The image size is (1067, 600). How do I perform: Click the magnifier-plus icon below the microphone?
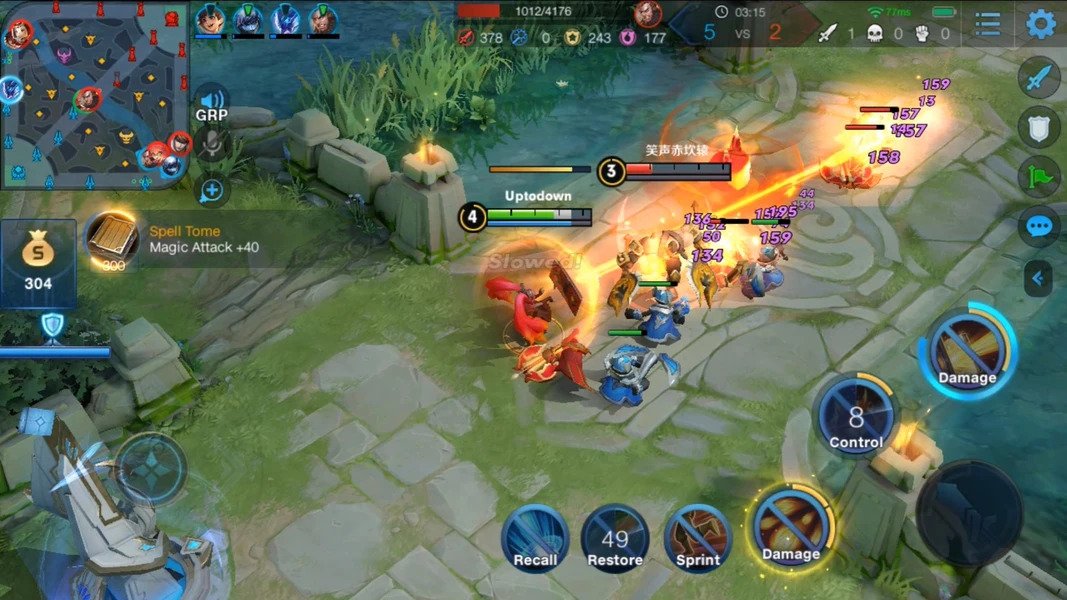(213, 190)
